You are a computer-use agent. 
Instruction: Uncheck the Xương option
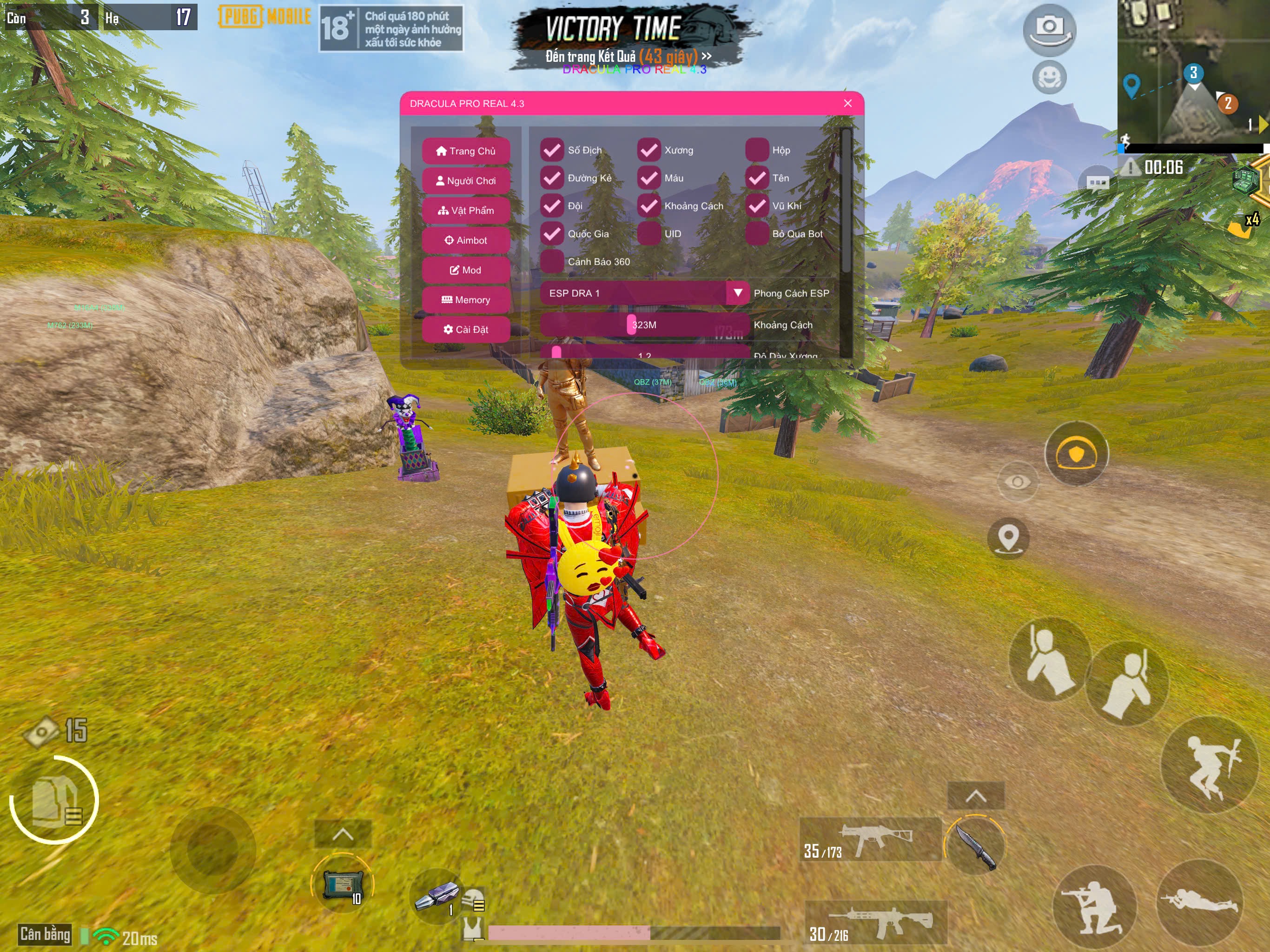tap(649, 151)
